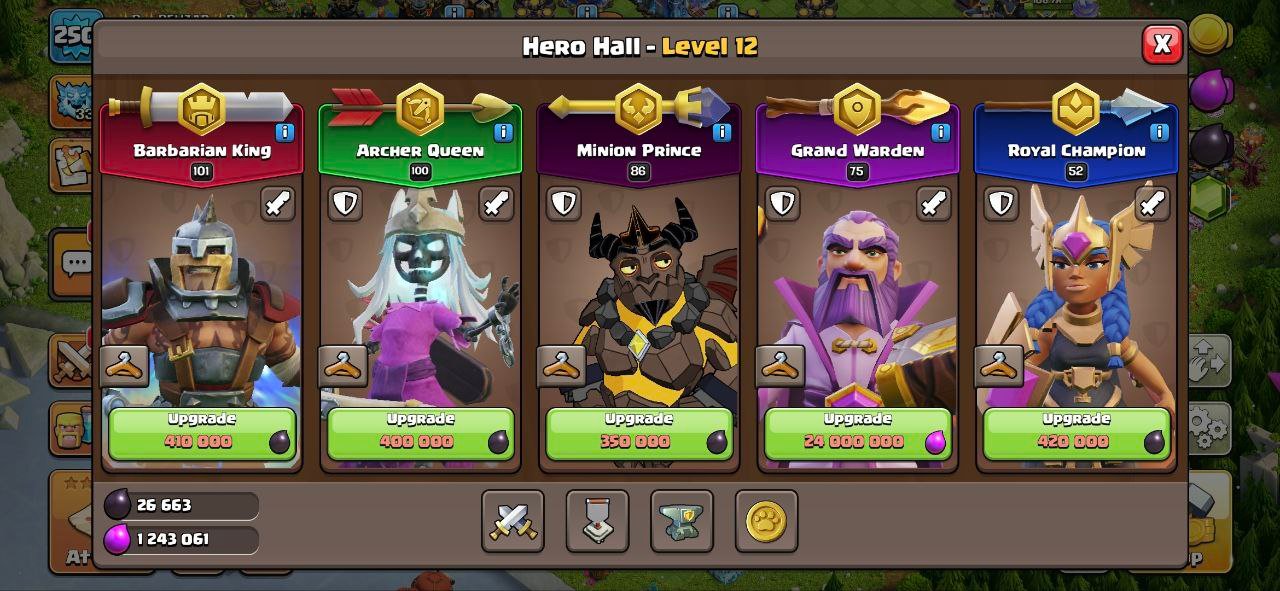The image size is (1280, 591).
Task: Open the anvil blacksmith button
Action: [x=681, y=521]
